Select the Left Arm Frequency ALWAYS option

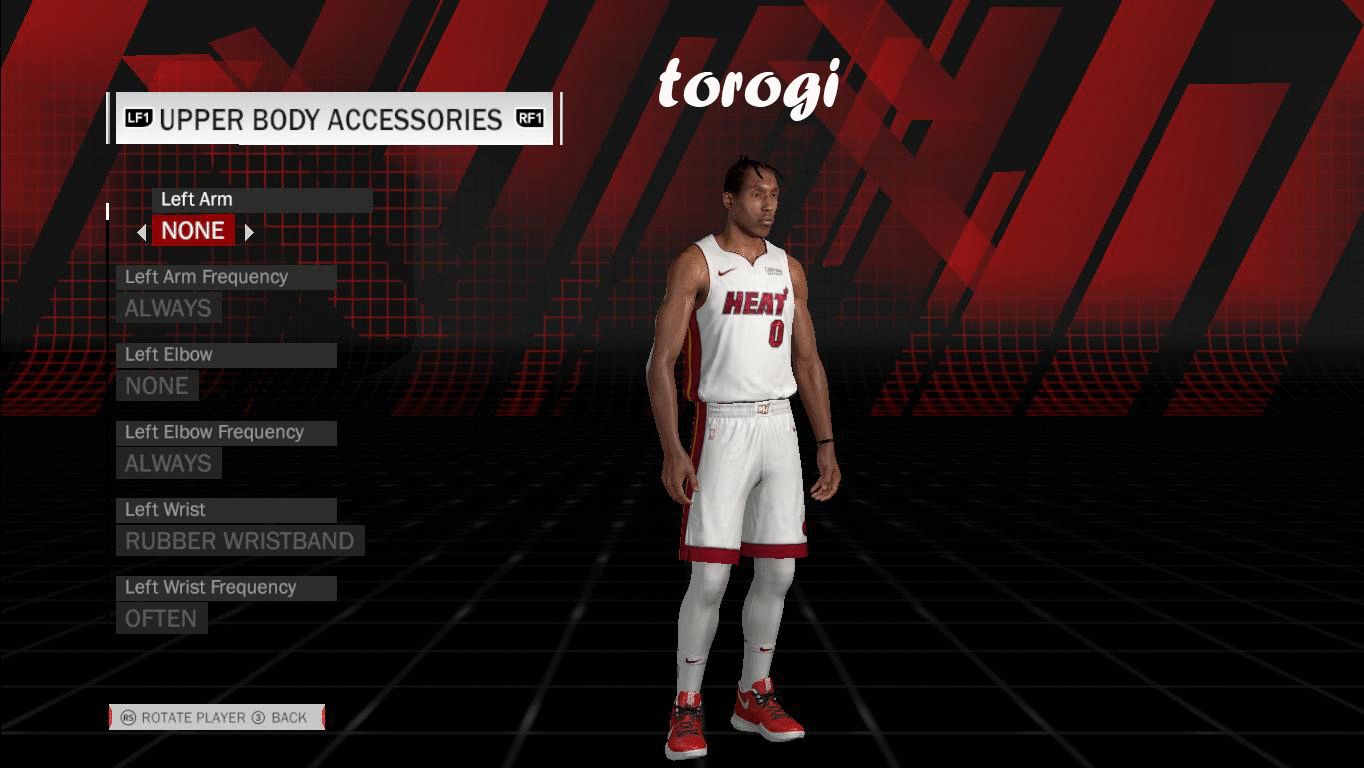[168, 308]
